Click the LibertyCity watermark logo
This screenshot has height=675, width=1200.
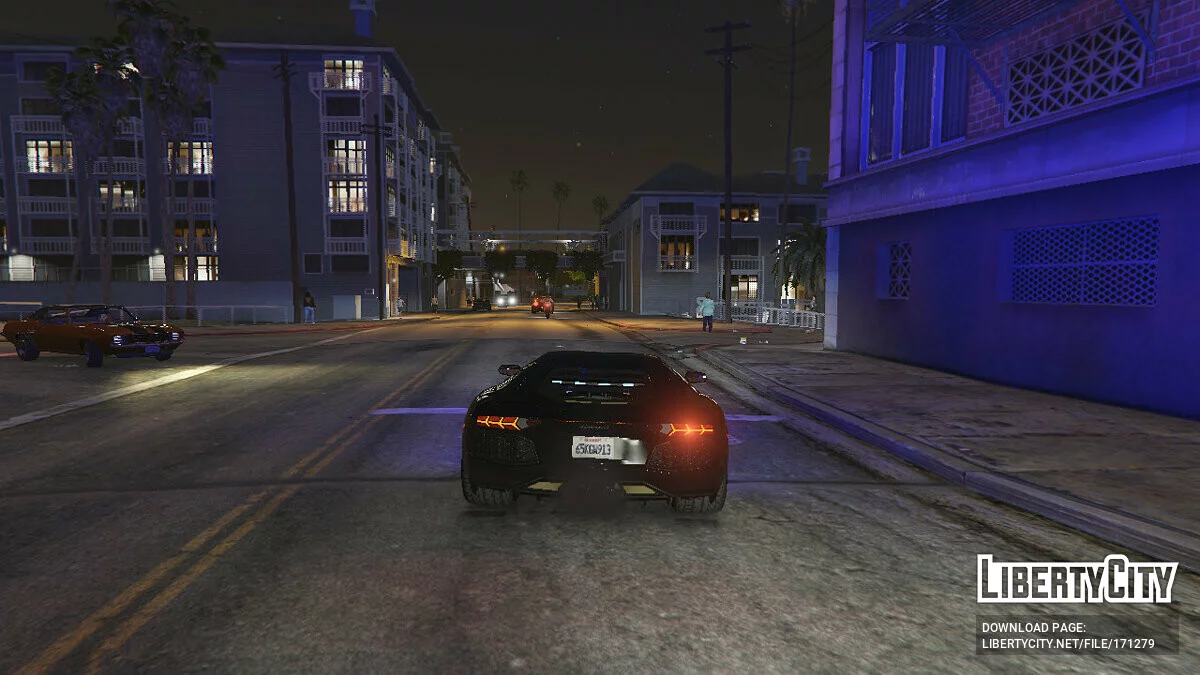pyautogui.click(x=1076, y=579)
